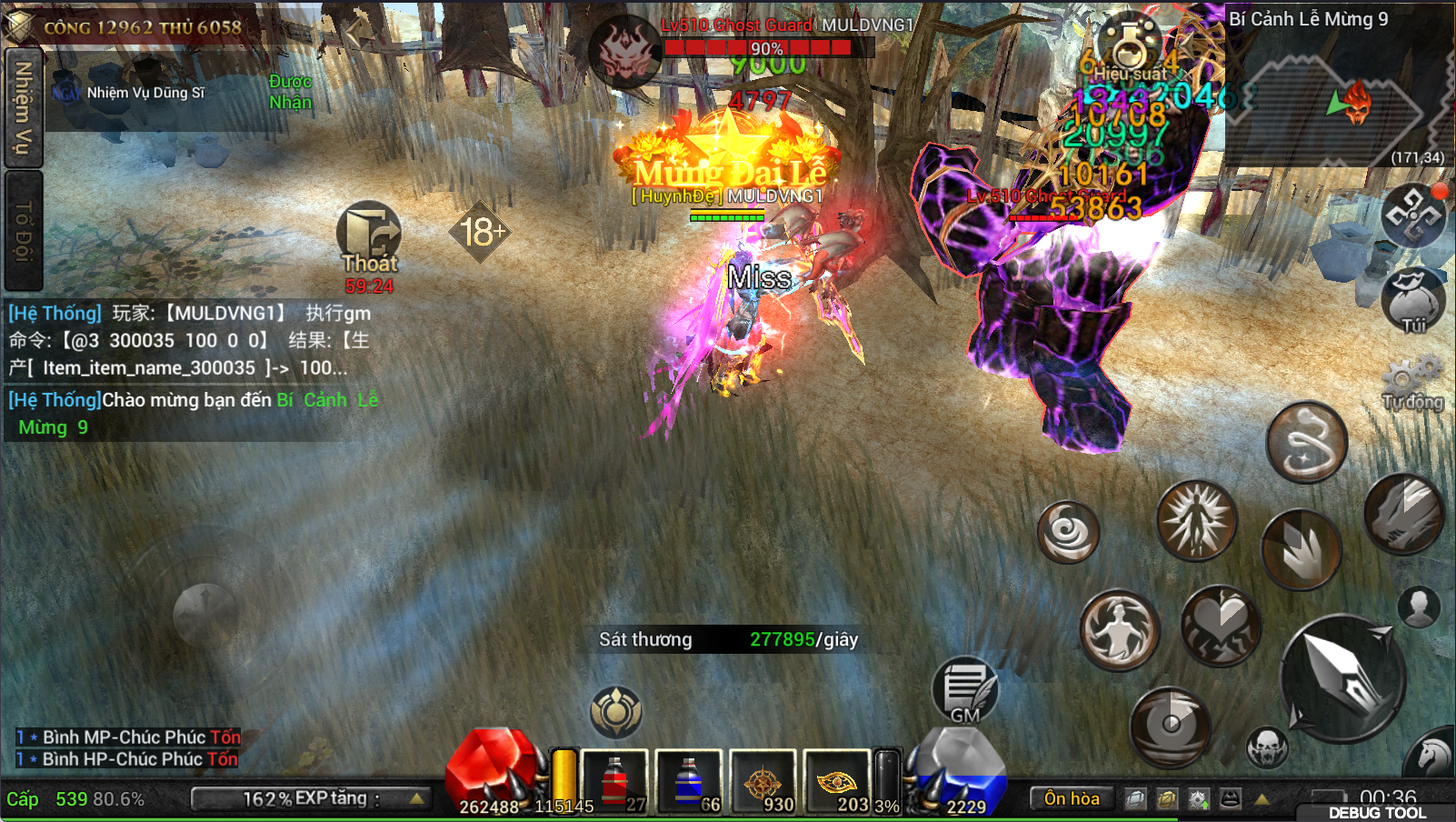Open the minimap of Bí Cảnh Lễ Mừng 9
1456x822 pixels.
1336,100
